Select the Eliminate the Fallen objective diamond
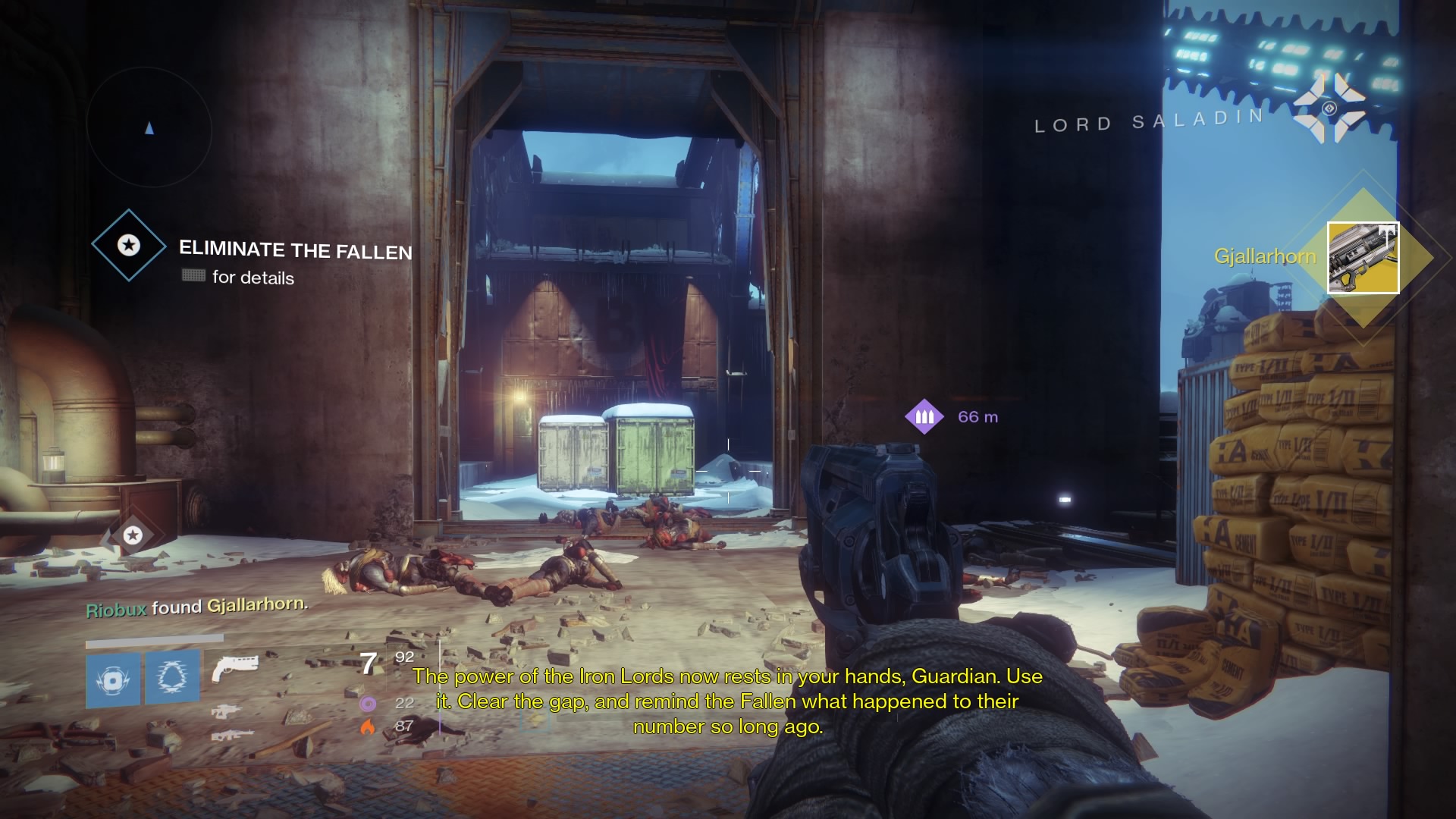Image resolution: width=1456 pixels, height=819 pixels. pyautogui.click(x=129, y=245)
